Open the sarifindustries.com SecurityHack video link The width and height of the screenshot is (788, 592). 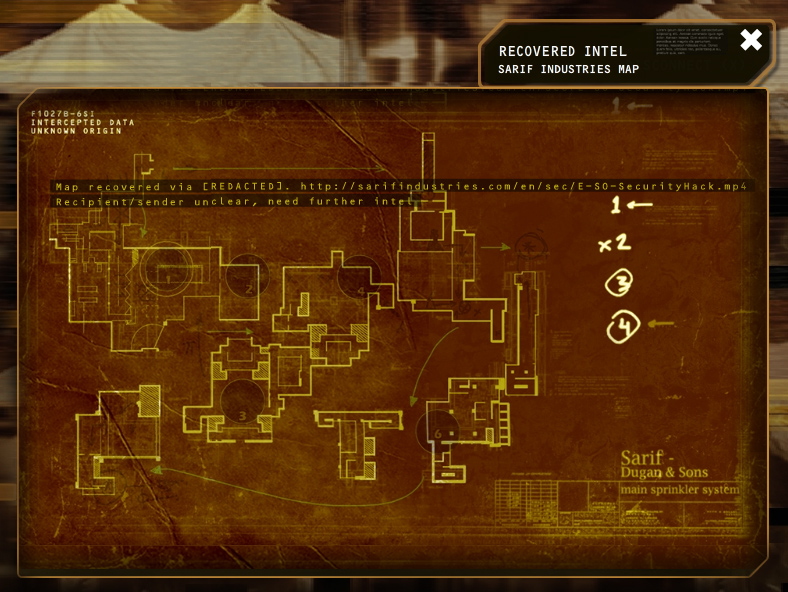click(x=525, y=186)
